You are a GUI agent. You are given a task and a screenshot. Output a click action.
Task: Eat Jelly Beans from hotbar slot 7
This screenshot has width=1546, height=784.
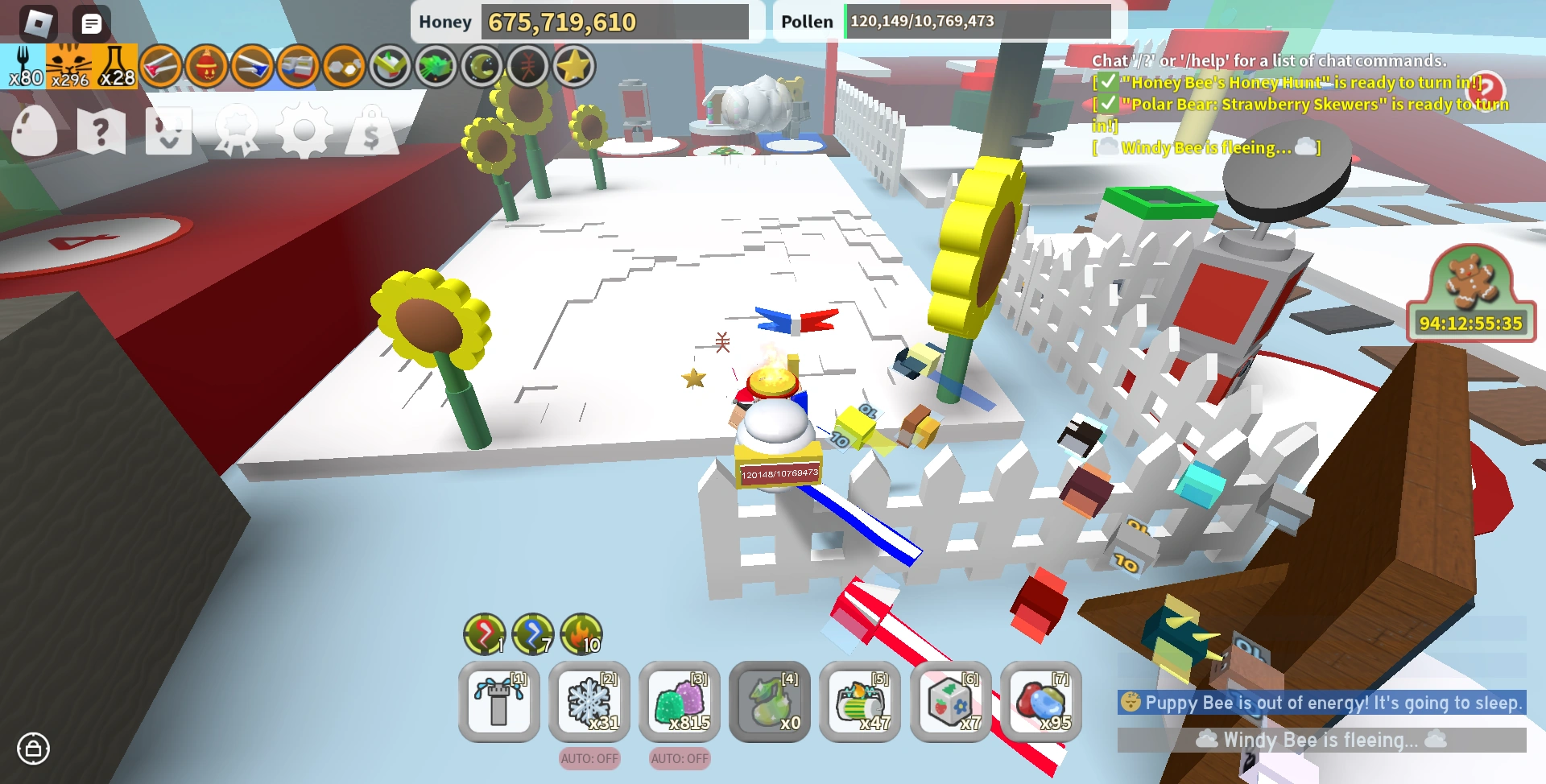(1040, 702)
